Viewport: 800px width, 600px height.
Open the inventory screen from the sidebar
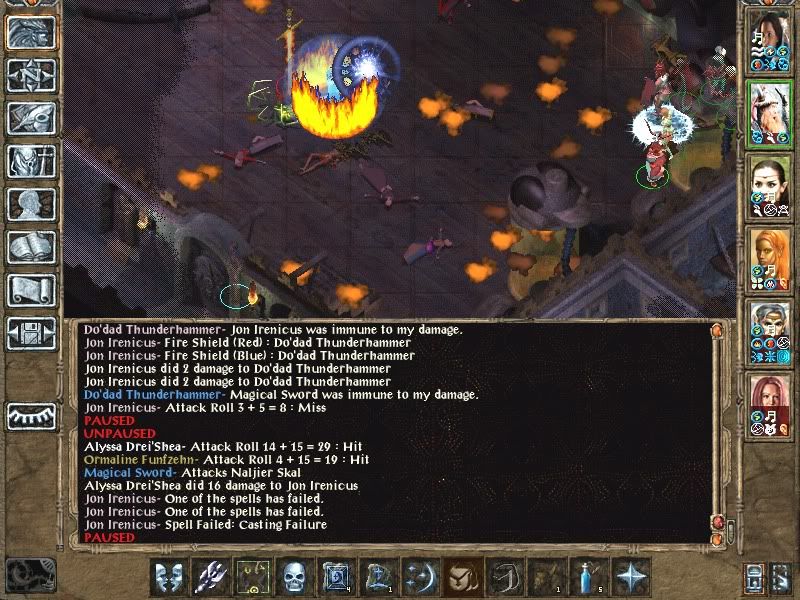pos(32,161)
